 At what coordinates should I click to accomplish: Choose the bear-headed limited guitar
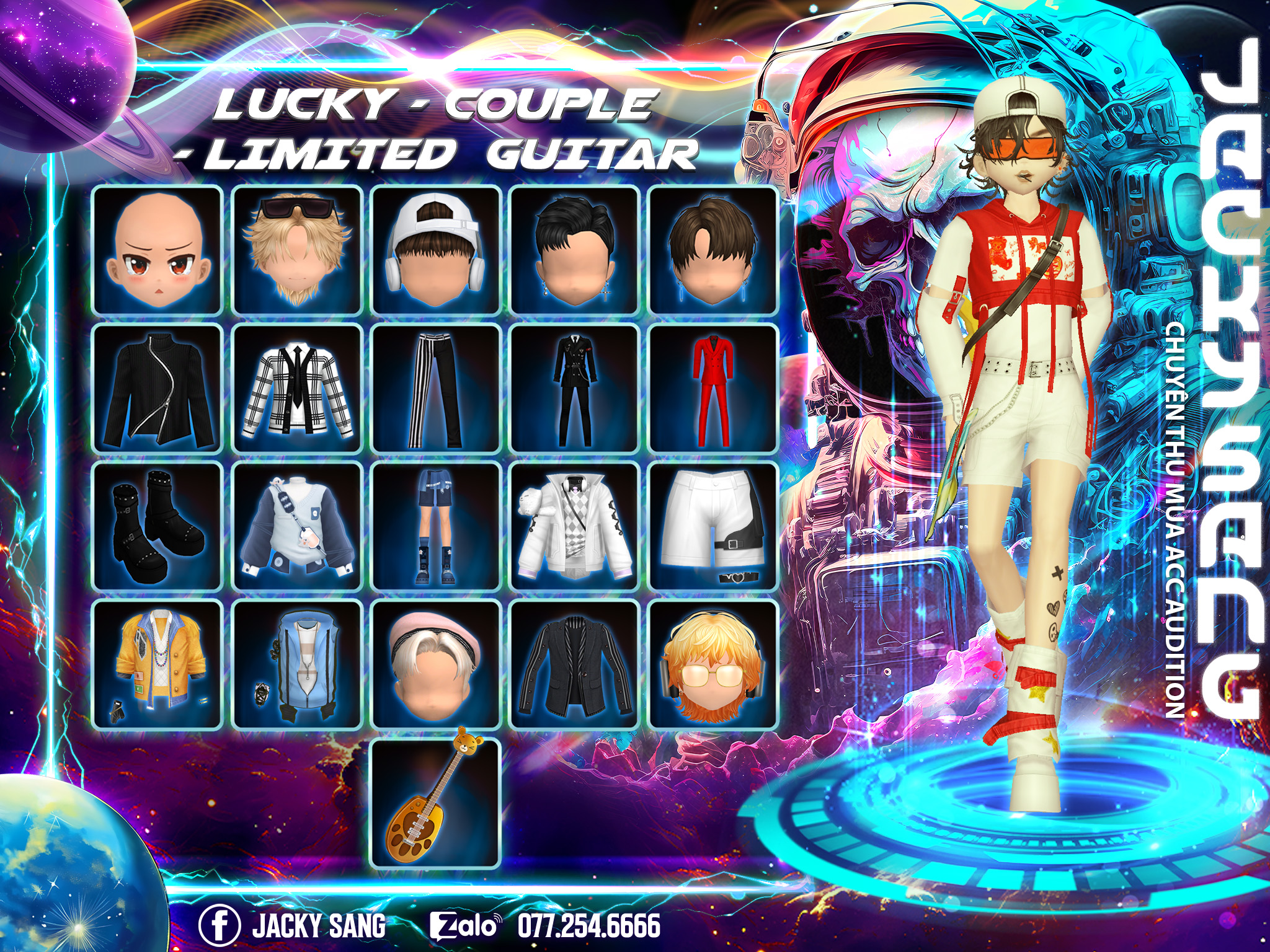436,803
